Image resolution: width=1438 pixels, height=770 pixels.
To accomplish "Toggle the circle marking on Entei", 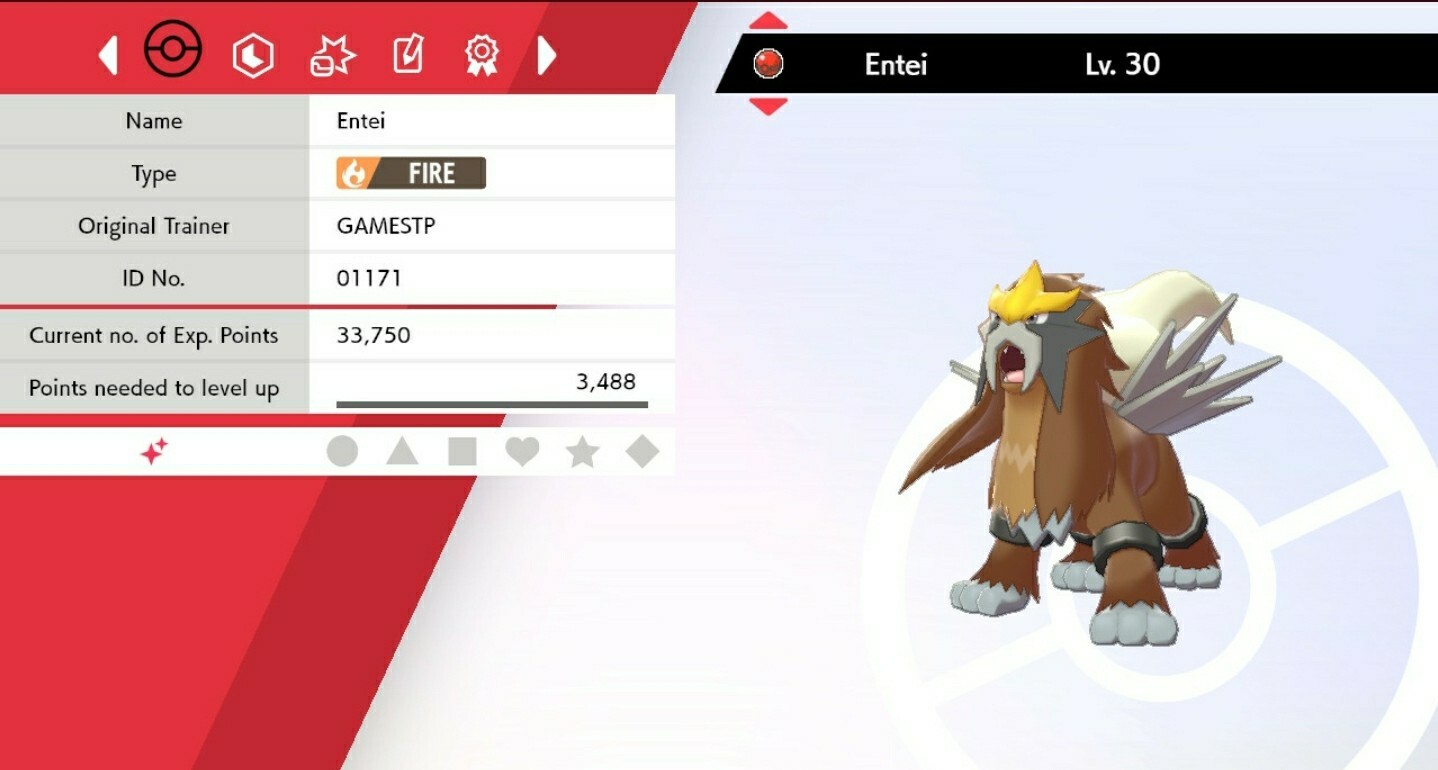I will tap(343, 452).
